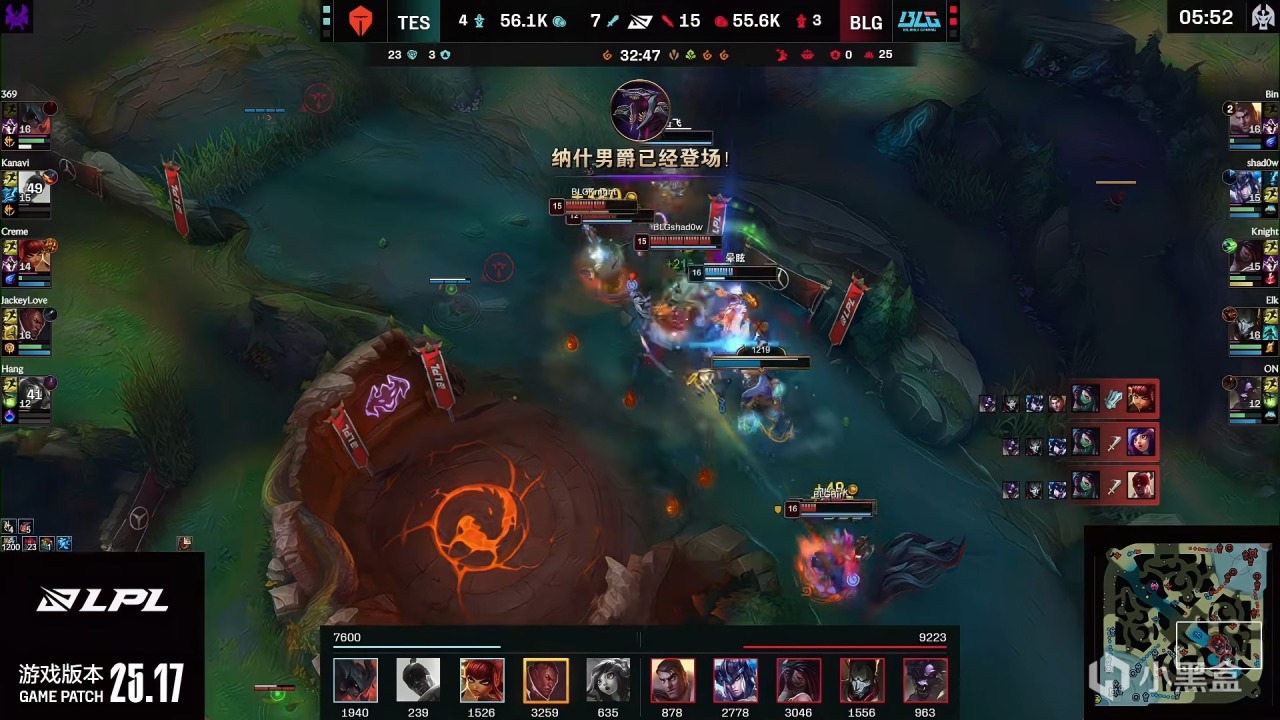
Task: Choose JackeyLove's player portrait
Action: click(x=33, y=325)
